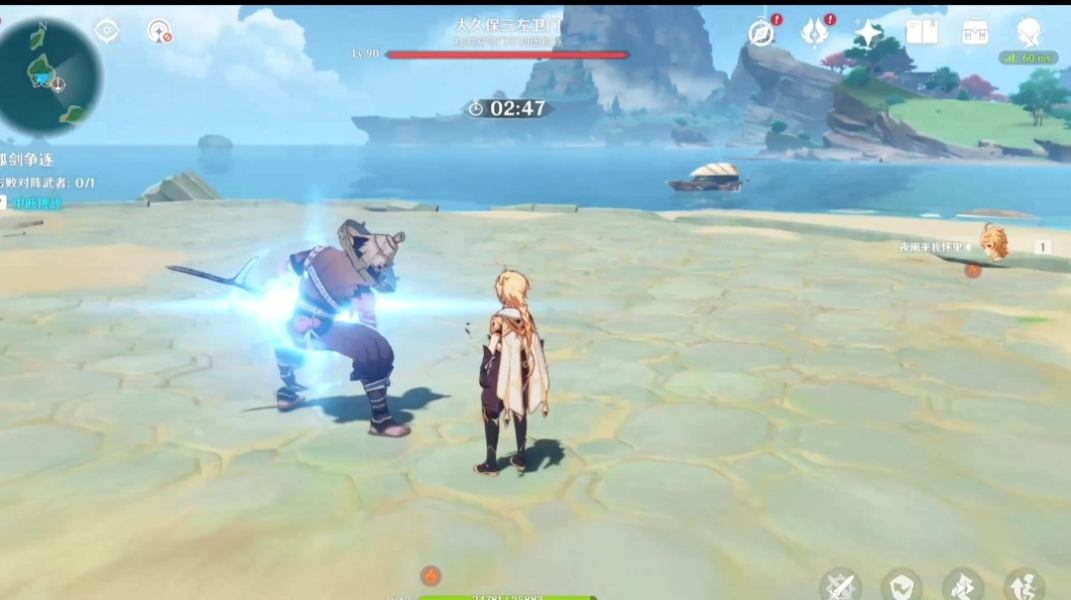Click the quest navigation icon beside elemental sight
The image size is (1071, 600).
159,31
